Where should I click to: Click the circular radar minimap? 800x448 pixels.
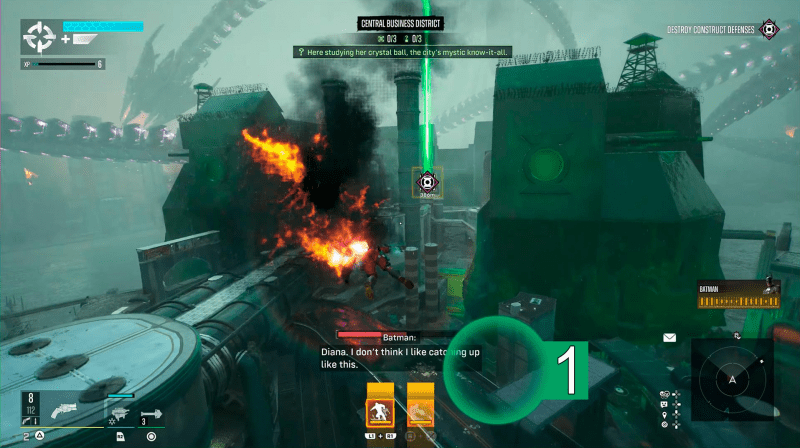732,380
